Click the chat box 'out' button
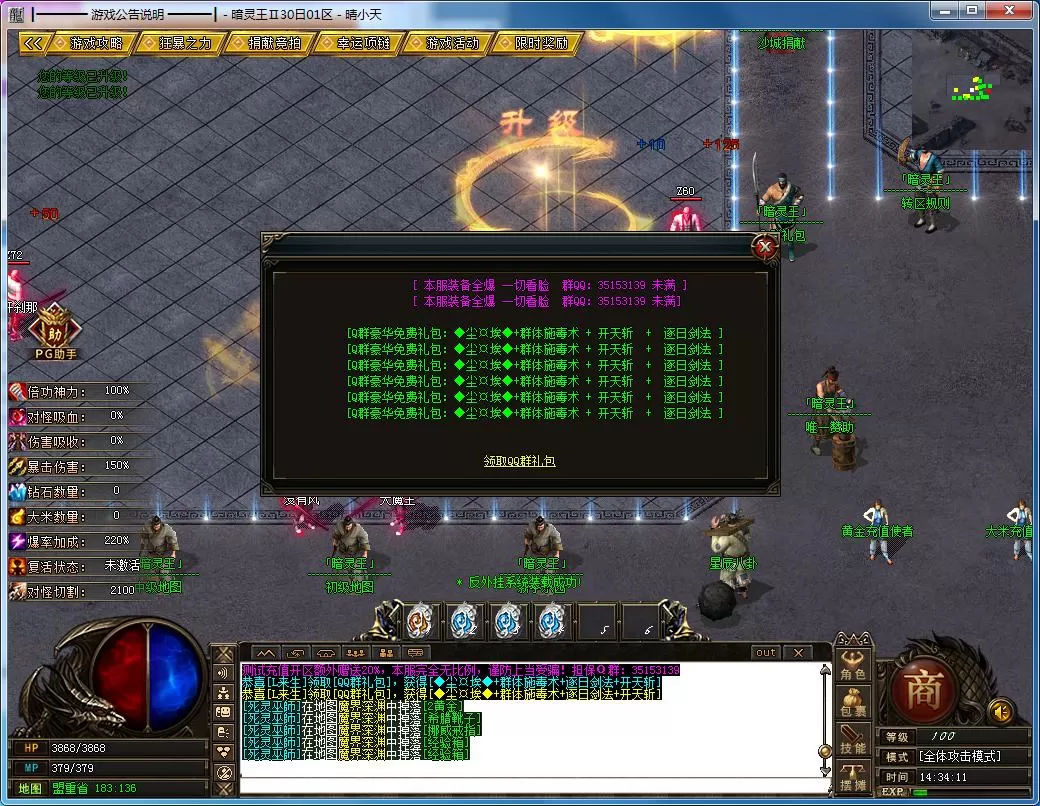The height and width of the screenshot is (806, 1040). tap(765, 653)
